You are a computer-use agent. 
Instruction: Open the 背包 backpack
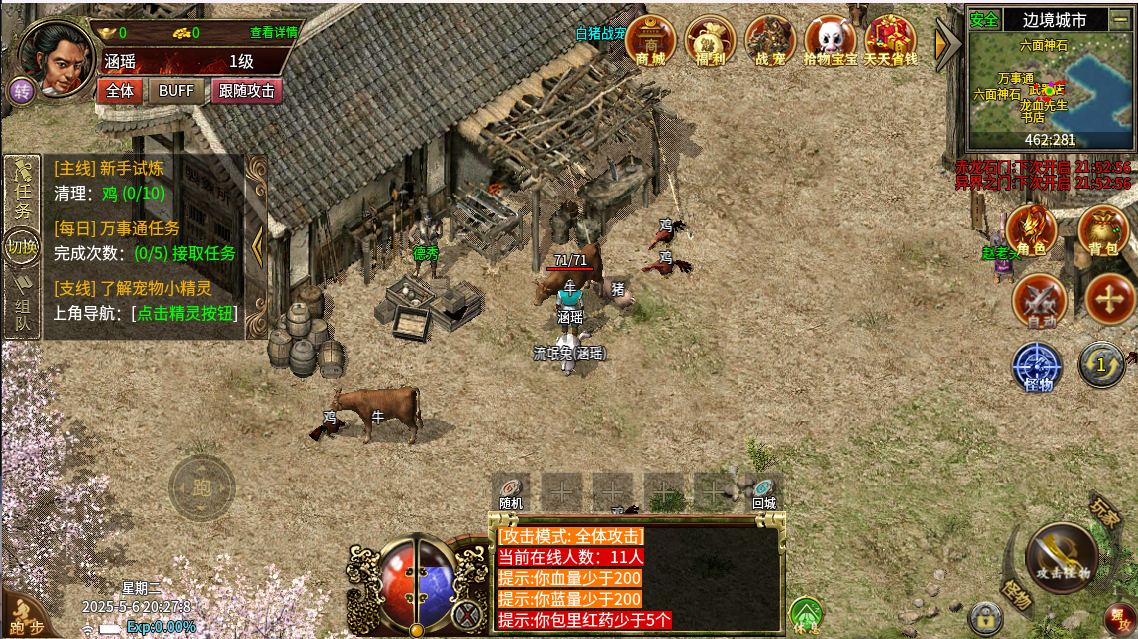click(x=1103, y=230)
